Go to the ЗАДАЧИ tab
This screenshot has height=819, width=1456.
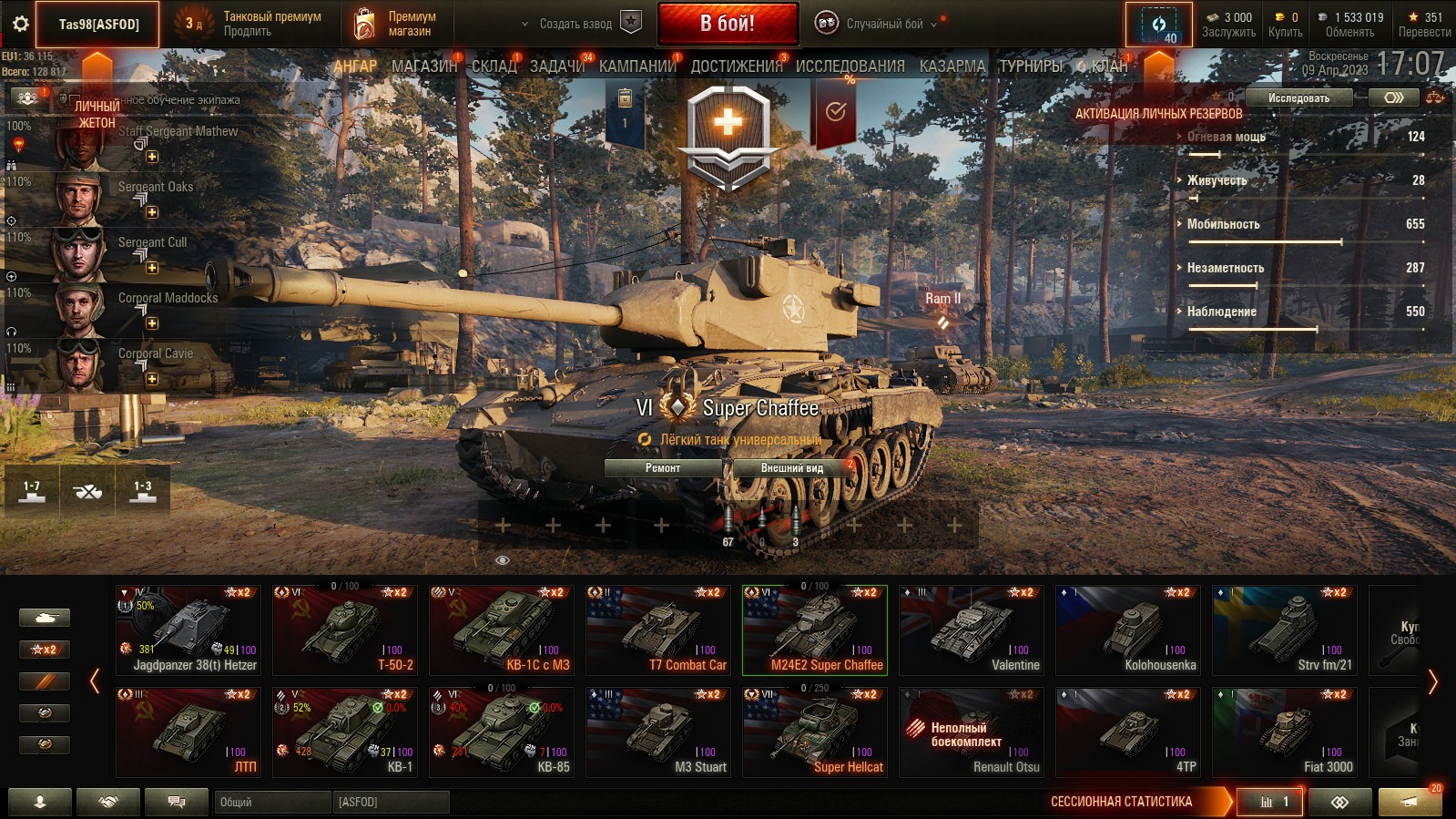coord(557,66)
